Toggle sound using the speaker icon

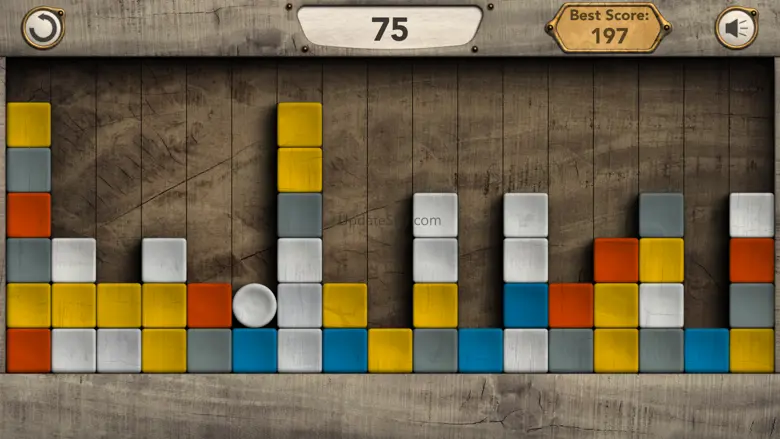737,27
